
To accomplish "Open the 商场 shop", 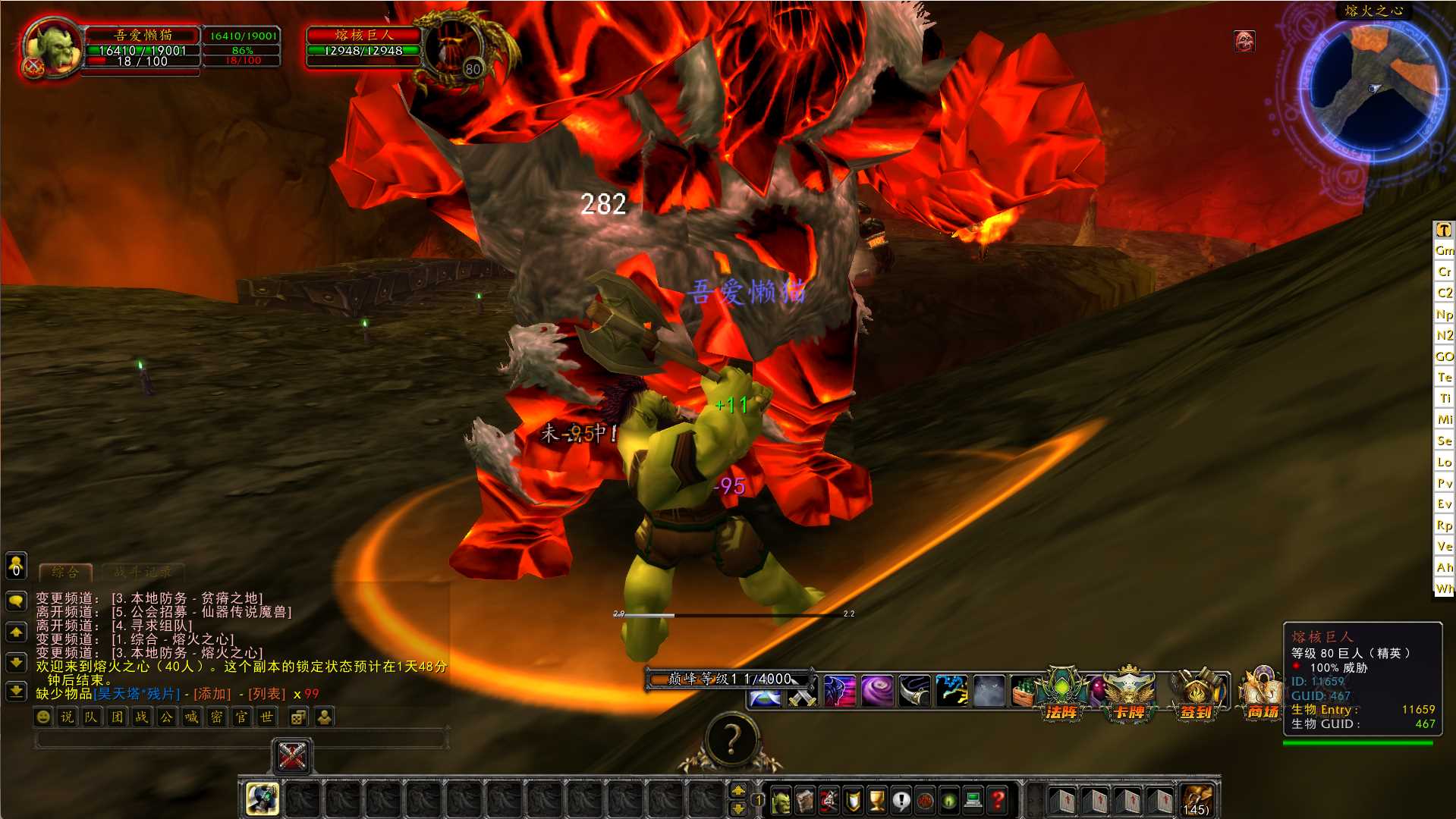I will (x=1263, y=694).
